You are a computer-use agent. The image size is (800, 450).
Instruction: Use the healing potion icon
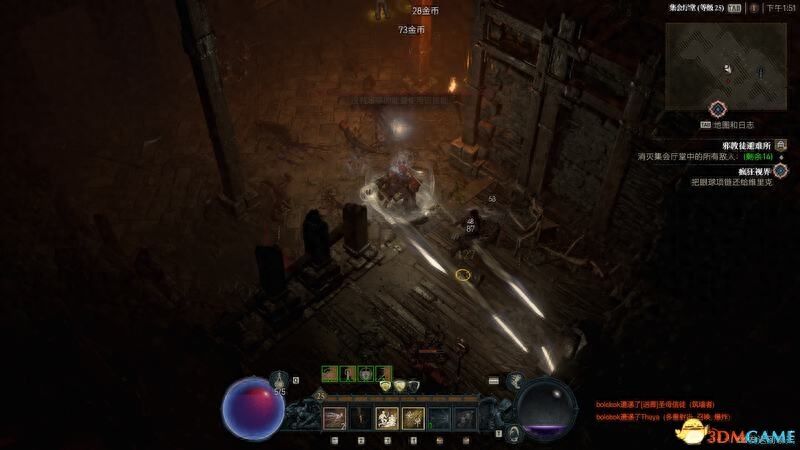(x=279, y=381)
